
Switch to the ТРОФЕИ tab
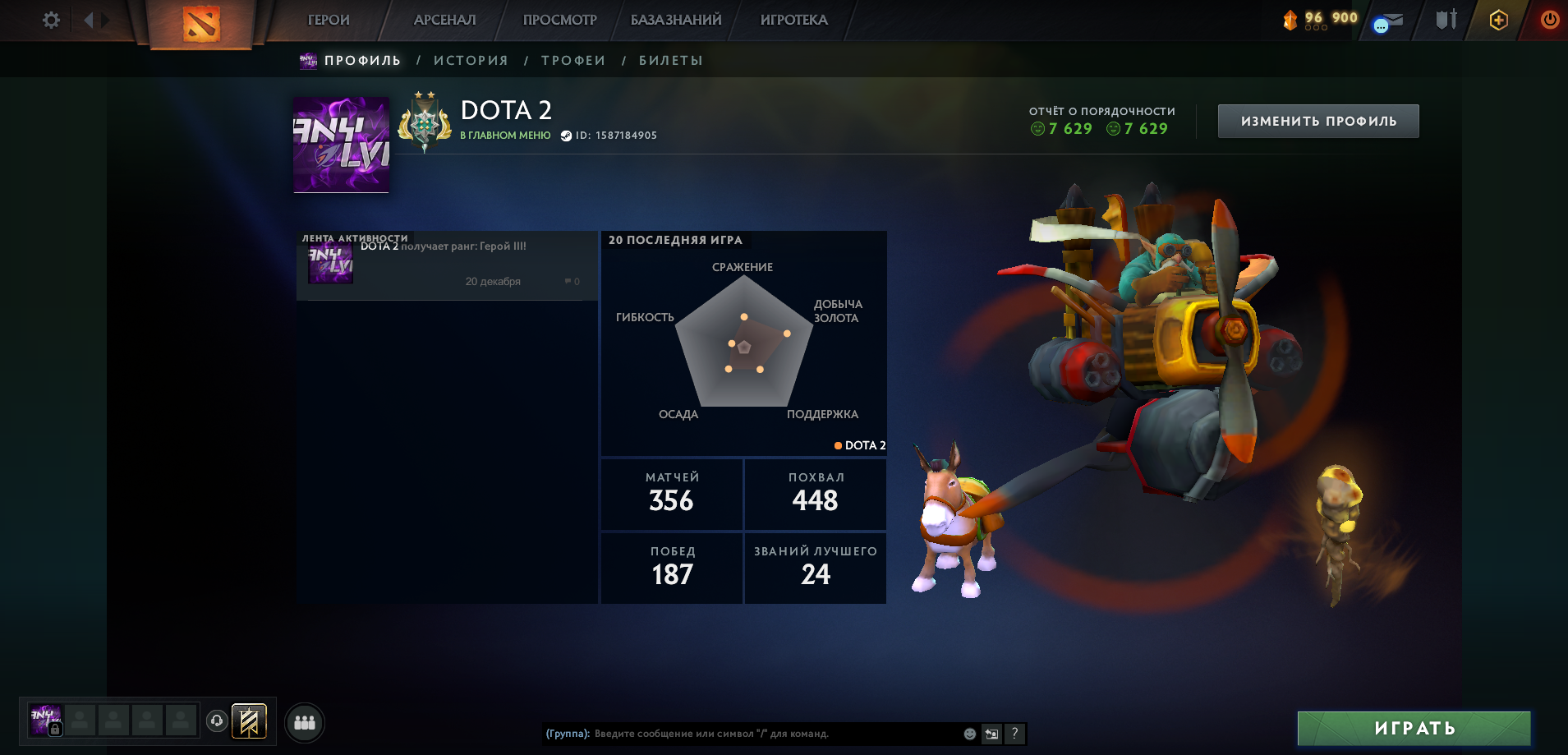pyautogui.click(x=572, y=59)
